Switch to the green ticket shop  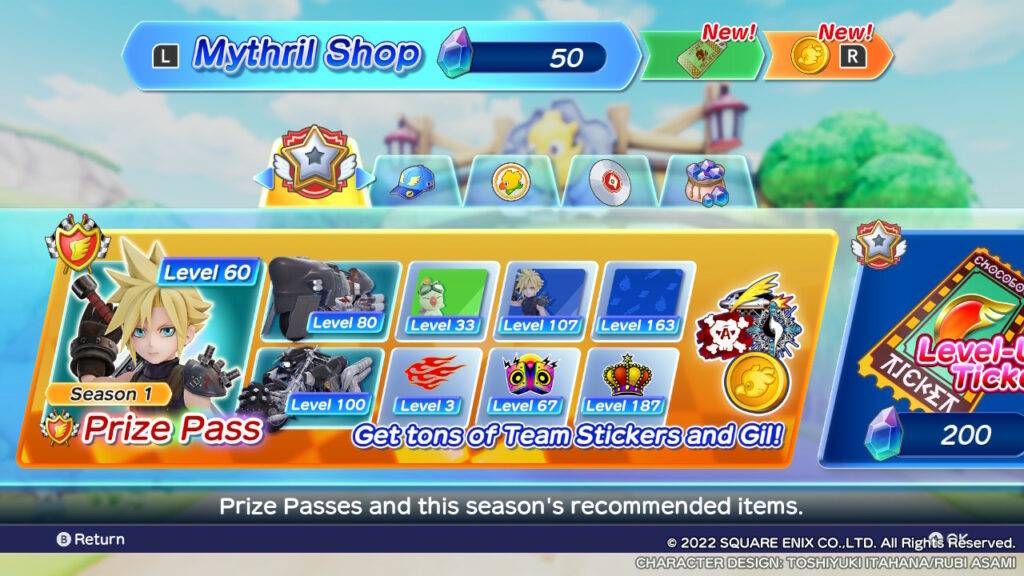pyautogui.click(x=702, y=59)
